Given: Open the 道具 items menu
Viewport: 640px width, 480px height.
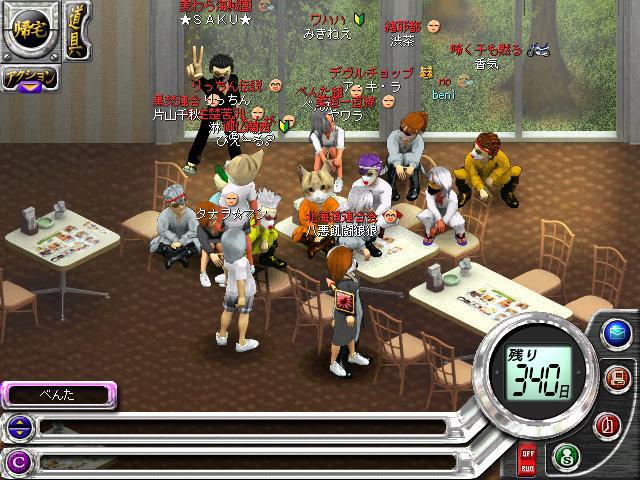Looking at the screenshot, I should (x=76, y=30).
